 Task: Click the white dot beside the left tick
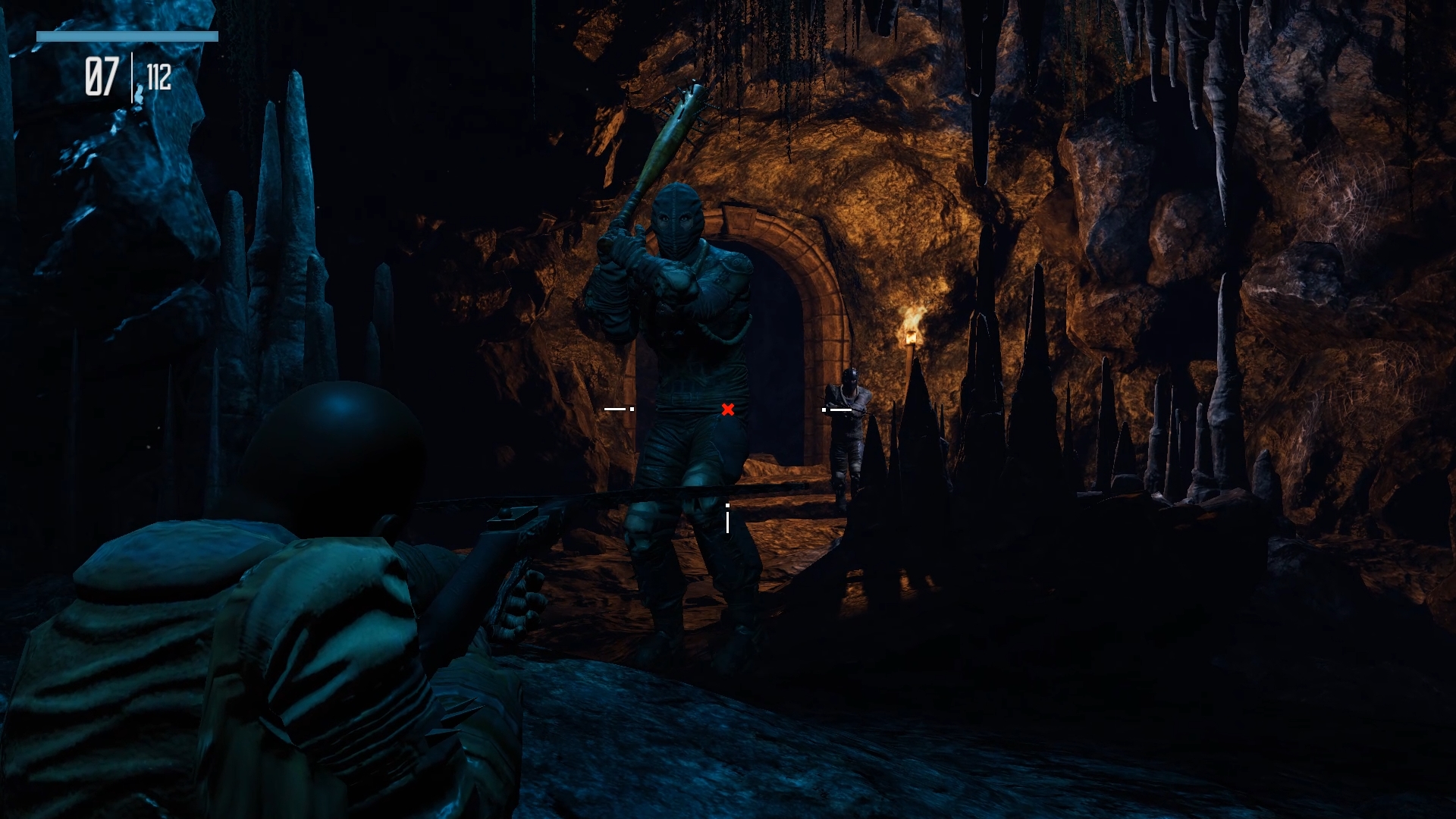point(632,410)
